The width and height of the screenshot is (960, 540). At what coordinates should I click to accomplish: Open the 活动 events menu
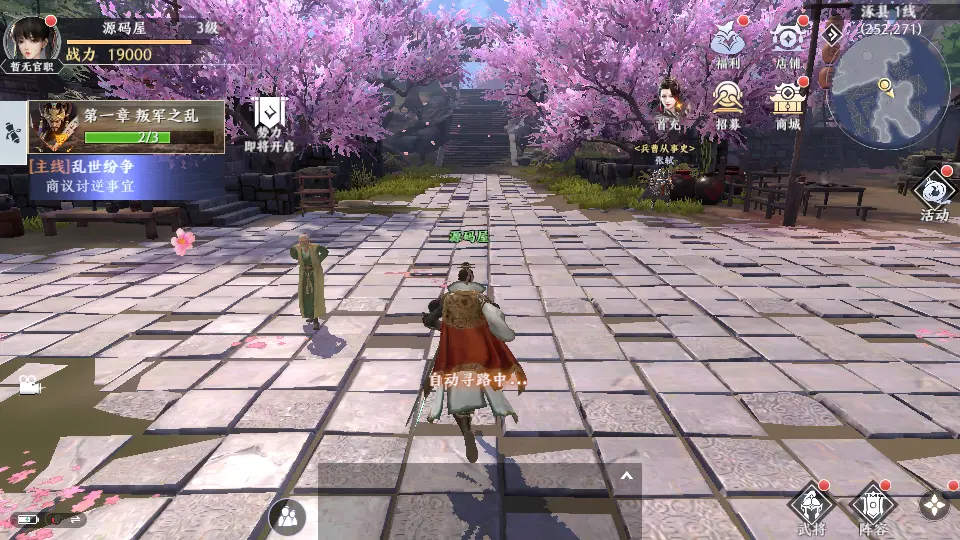[934, 195]
